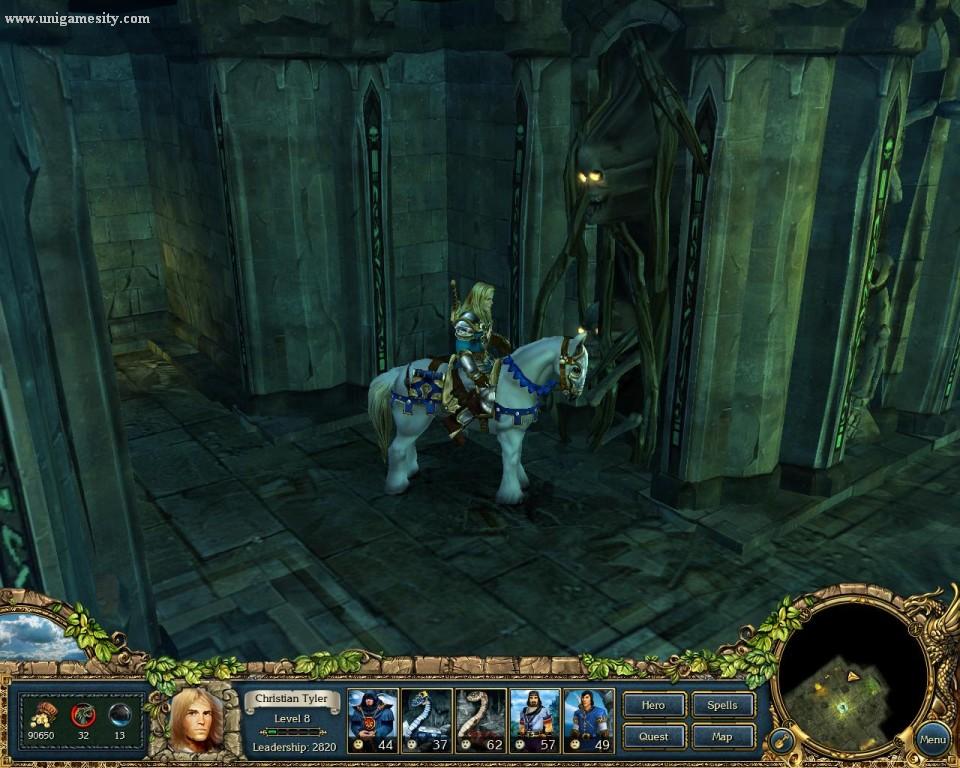Click the sky picture in the corner frame
Image resolution: width=960 pixels, height=768 pixels.
[x=38, y=637]
